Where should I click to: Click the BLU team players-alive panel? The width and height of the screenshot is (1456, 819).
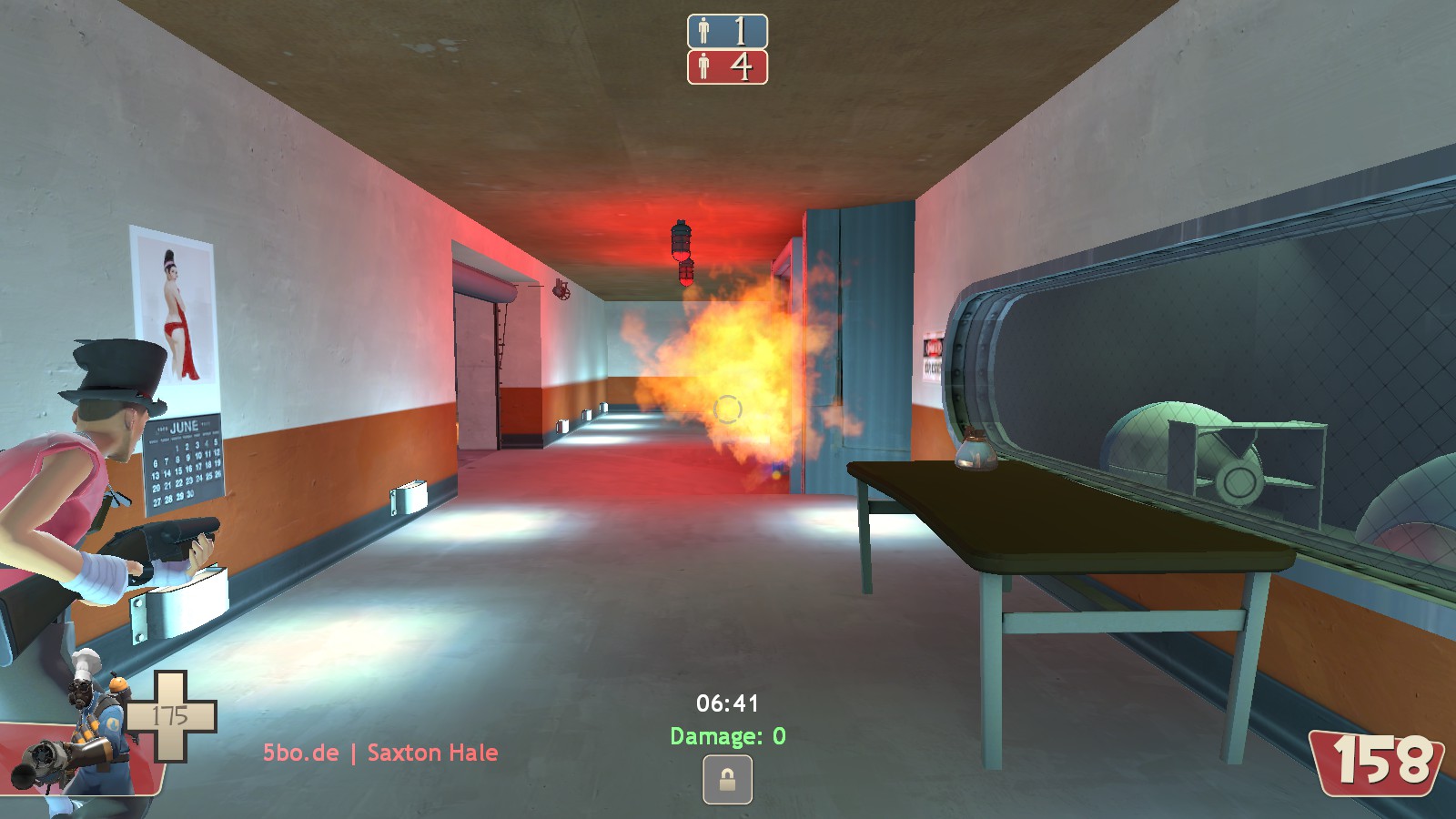pos(727,32)
